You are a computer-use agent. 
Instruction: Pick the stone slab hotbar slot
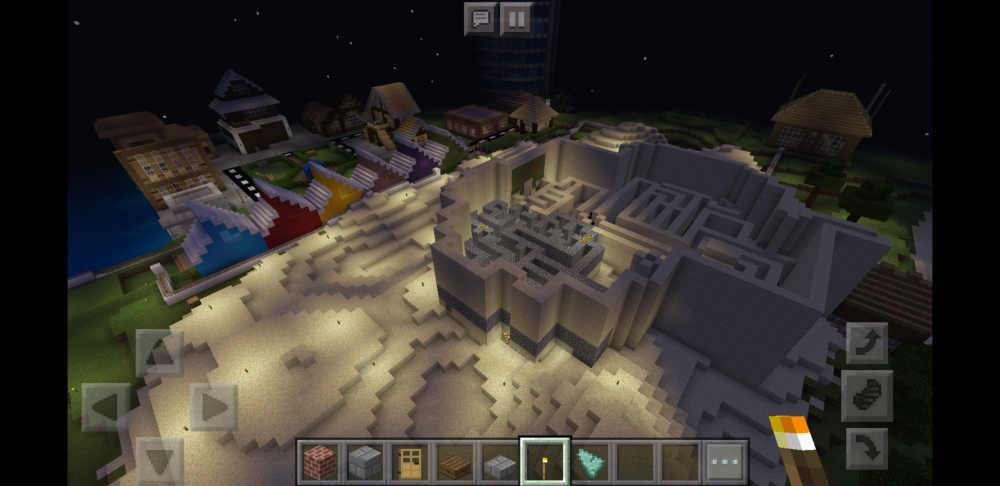click(500, 462)
